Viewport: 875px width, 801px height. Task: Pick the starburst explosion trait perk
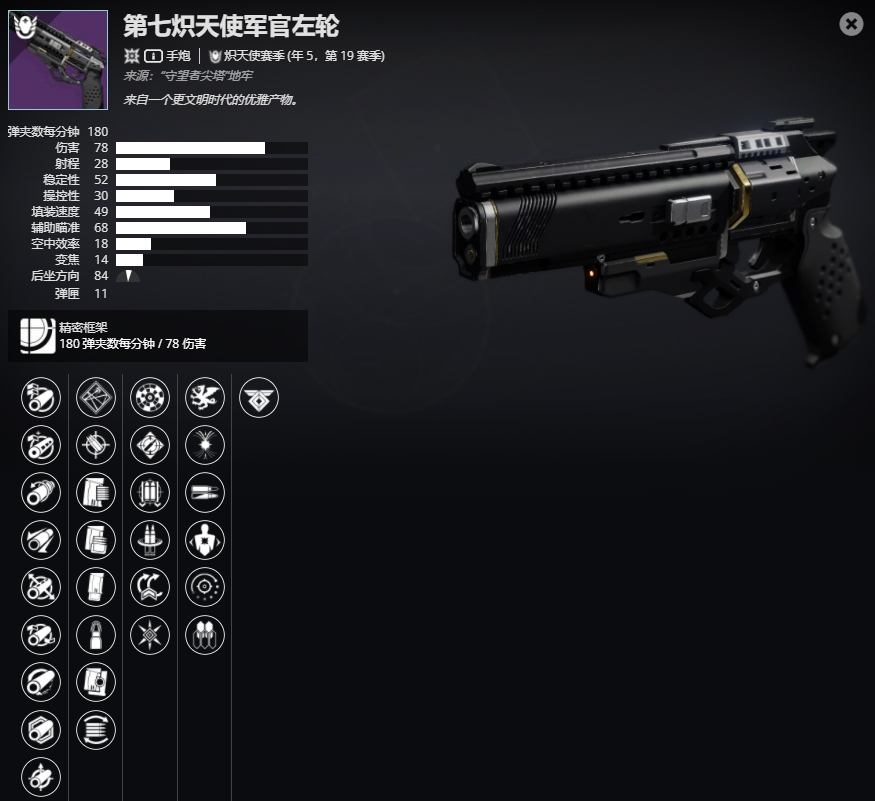pos(205,444)
